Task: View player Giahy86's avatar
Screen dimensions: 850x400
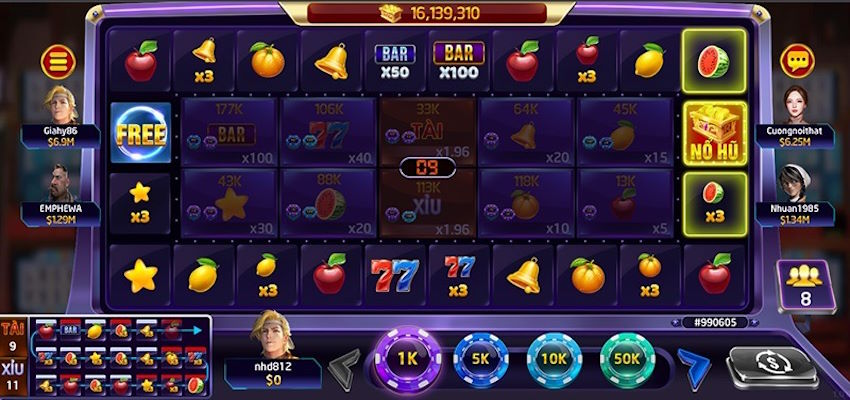Action: pyautogui.click(x=60, y=105)
